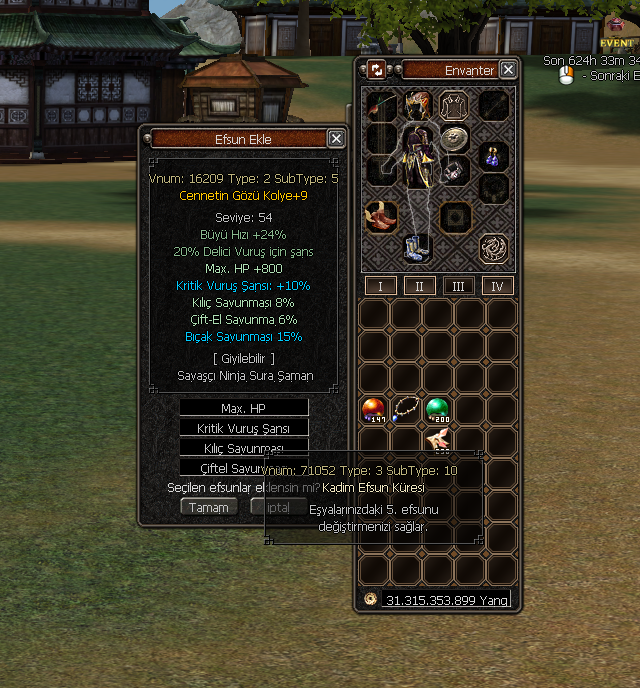The width and height of the screenshot is (640, 688).
Task: Toggle the swap-arrows button beside the Envanter title
Action: (377, 70)
